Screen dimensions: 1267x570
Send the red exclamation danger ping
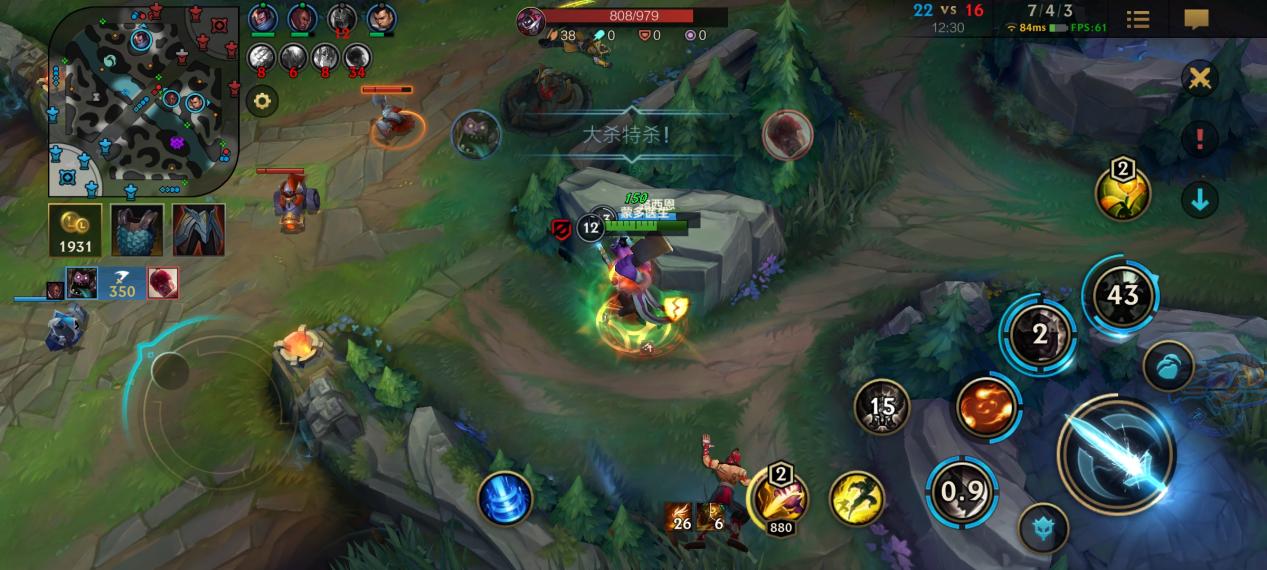[1199, 138]
